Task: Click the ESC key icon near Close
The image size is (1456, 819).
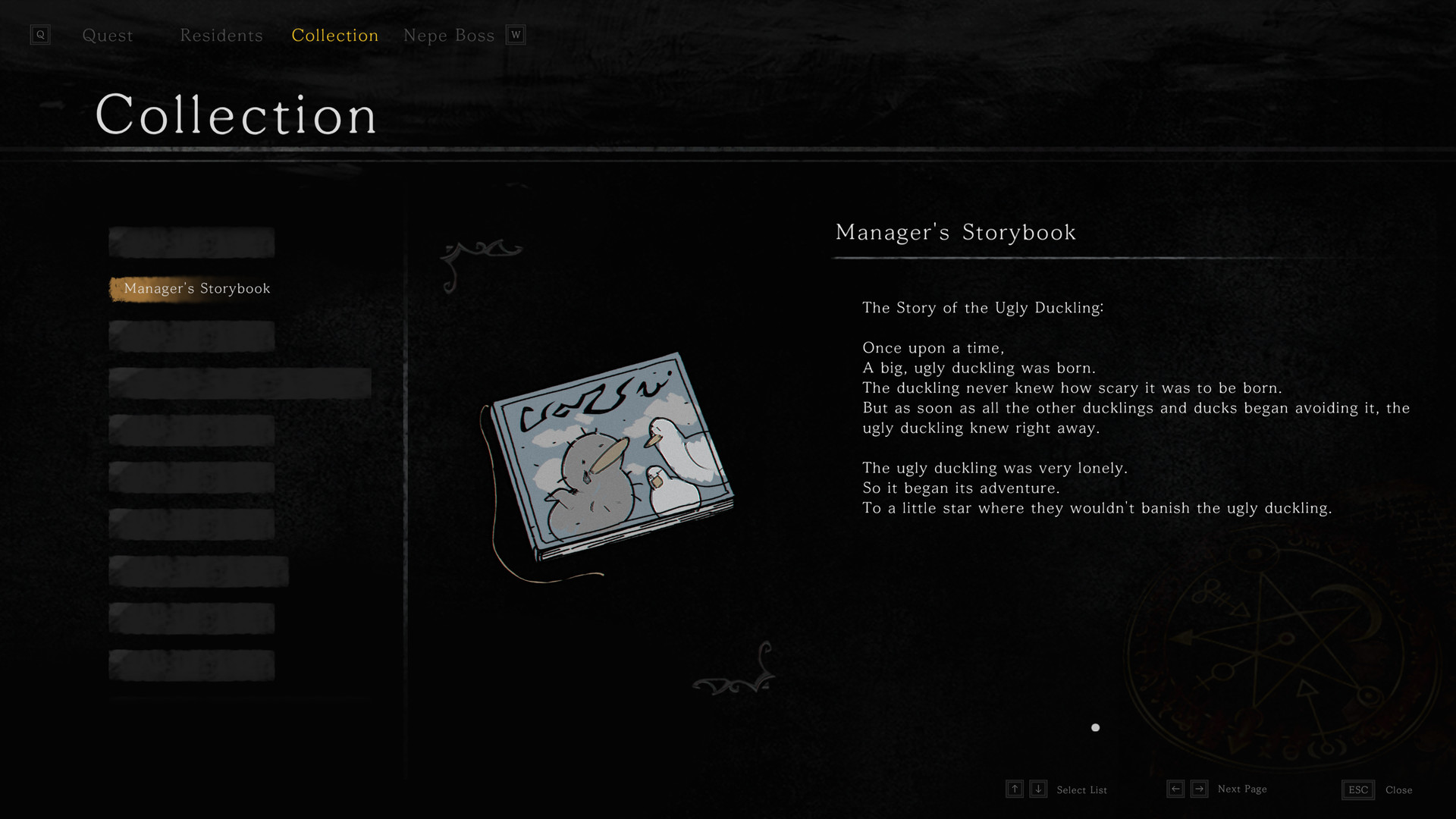Action: [x=1357, y=789]
